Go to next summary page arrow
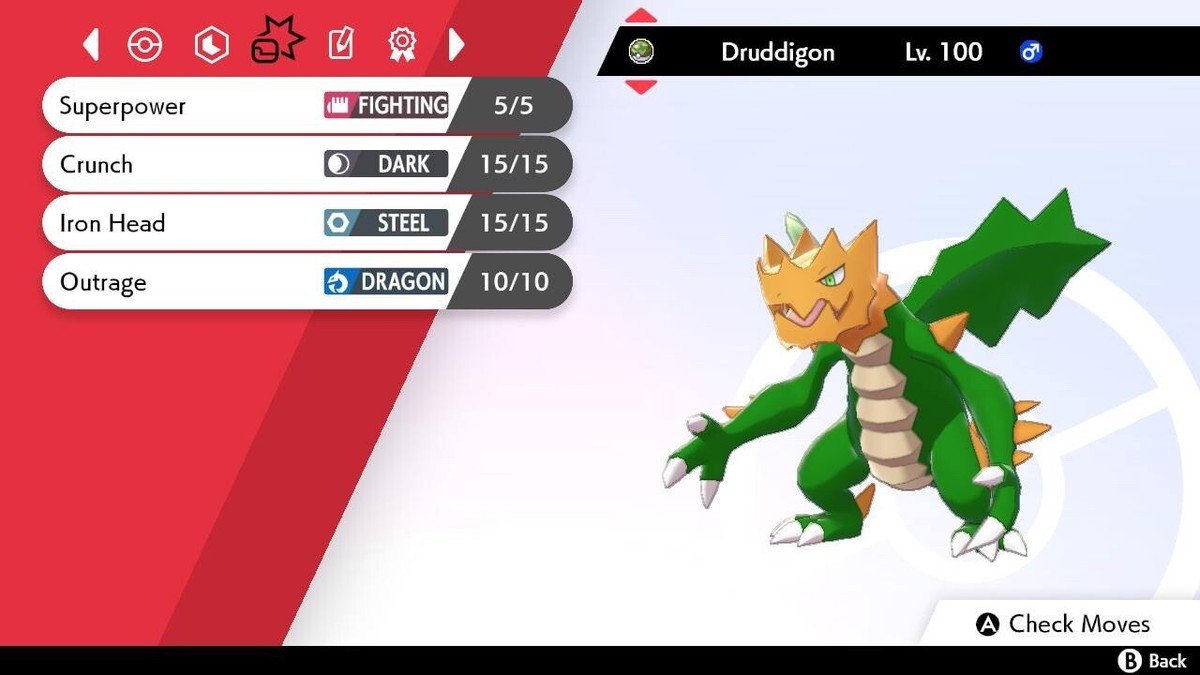1200x675 pixels. click(456, 44)
